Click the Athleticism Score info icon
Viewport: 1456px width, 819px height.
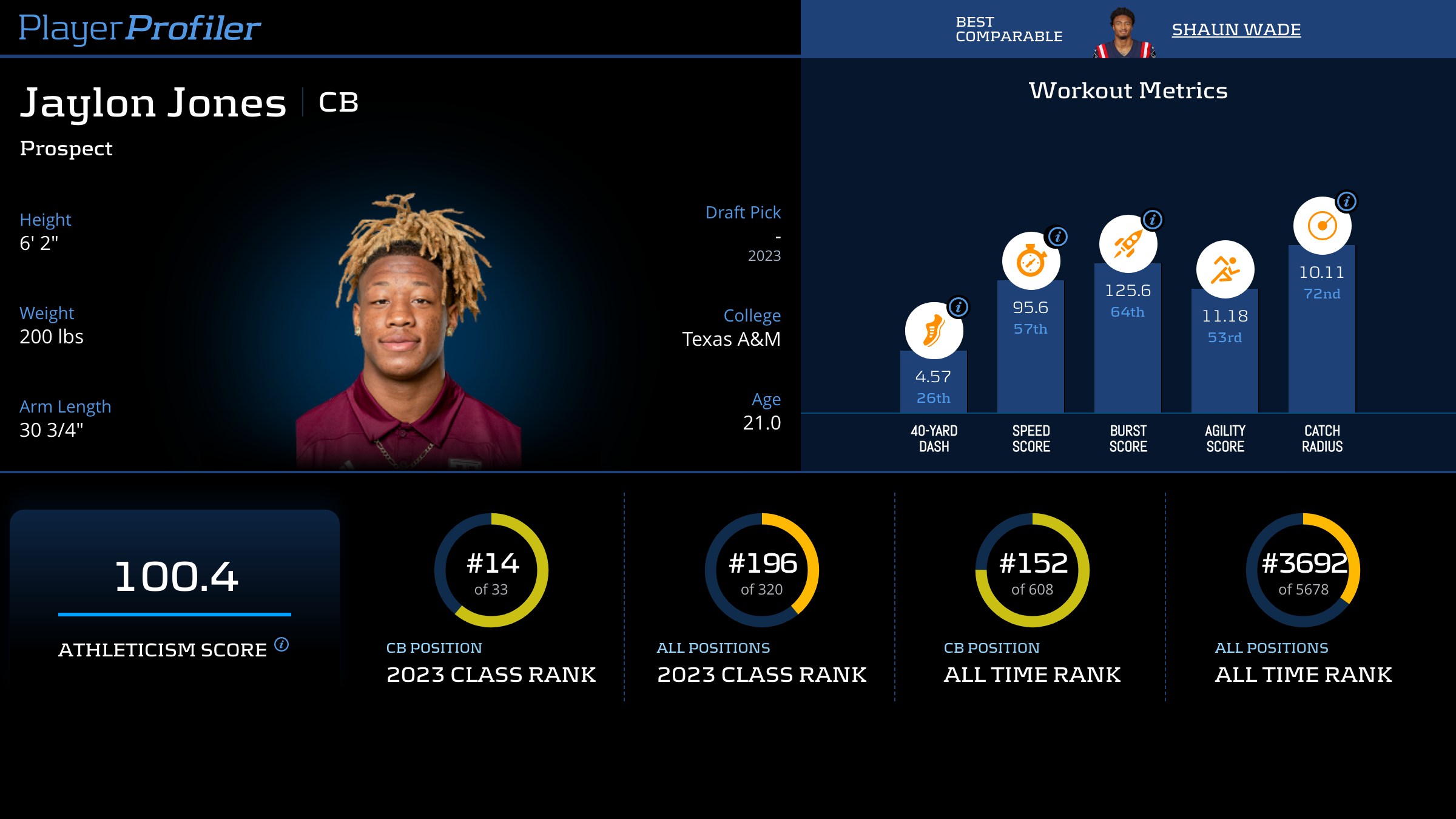(281, 644)
